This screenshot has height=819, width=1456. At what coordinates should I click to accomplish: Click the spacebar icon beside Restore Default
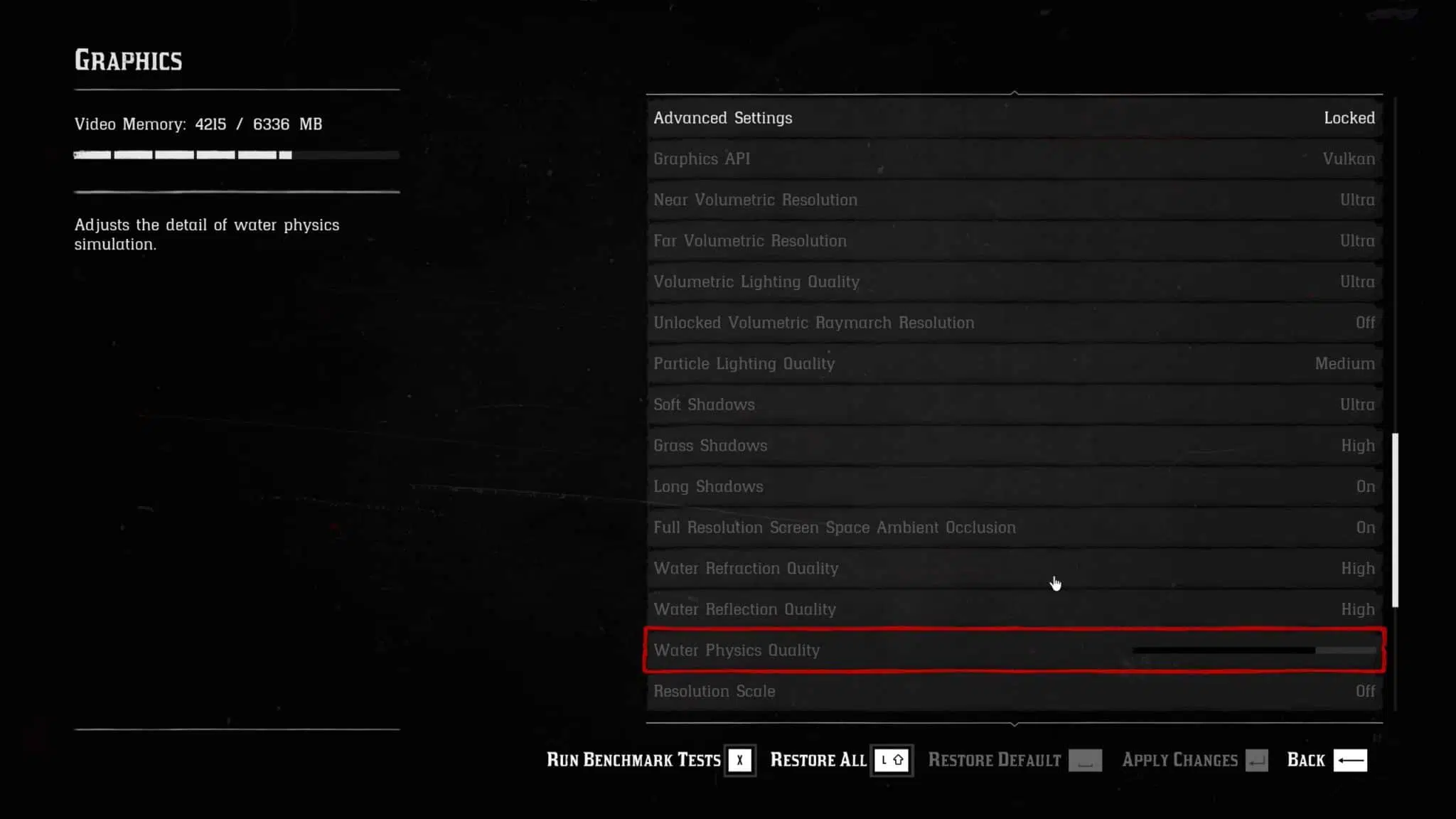pyautogui.click(x=1084, y=759)
